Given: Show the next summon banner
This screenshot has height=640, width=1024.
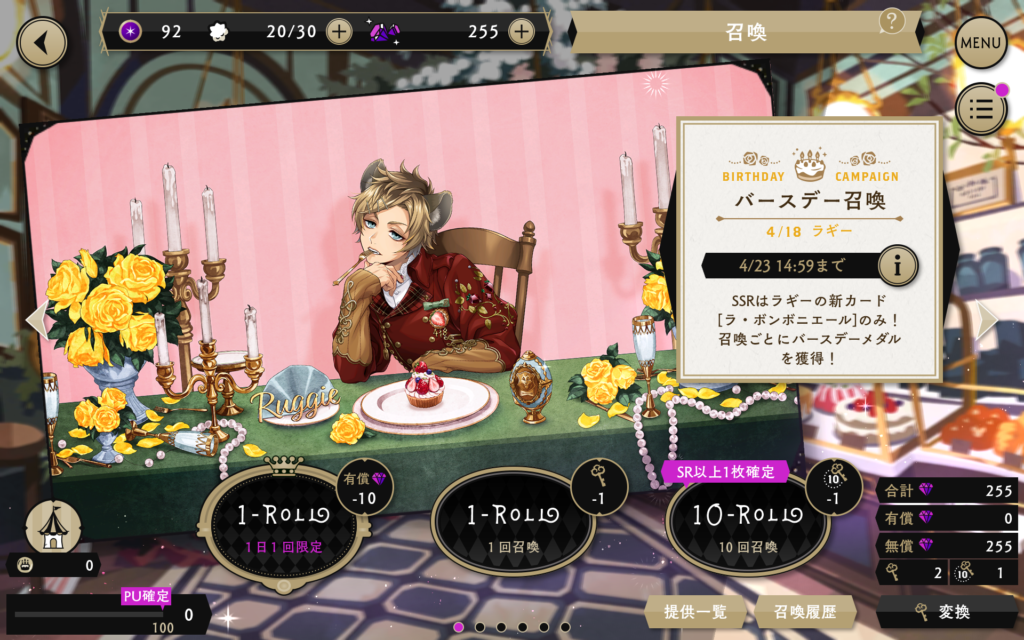Looking at the screenshot, I should point(988,318).
